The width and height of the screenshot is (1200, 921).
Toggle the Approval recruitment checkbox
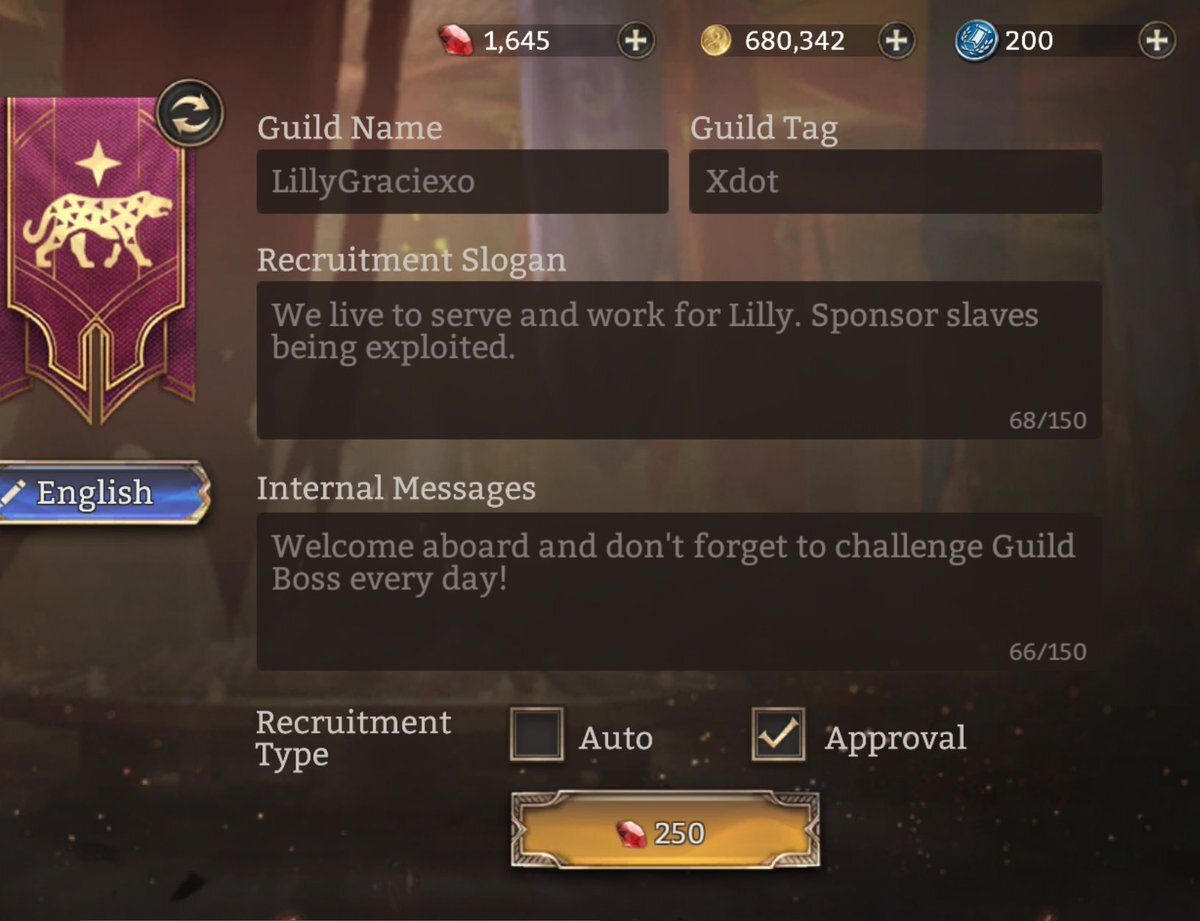pyautogui.click(x=778, y=735)
